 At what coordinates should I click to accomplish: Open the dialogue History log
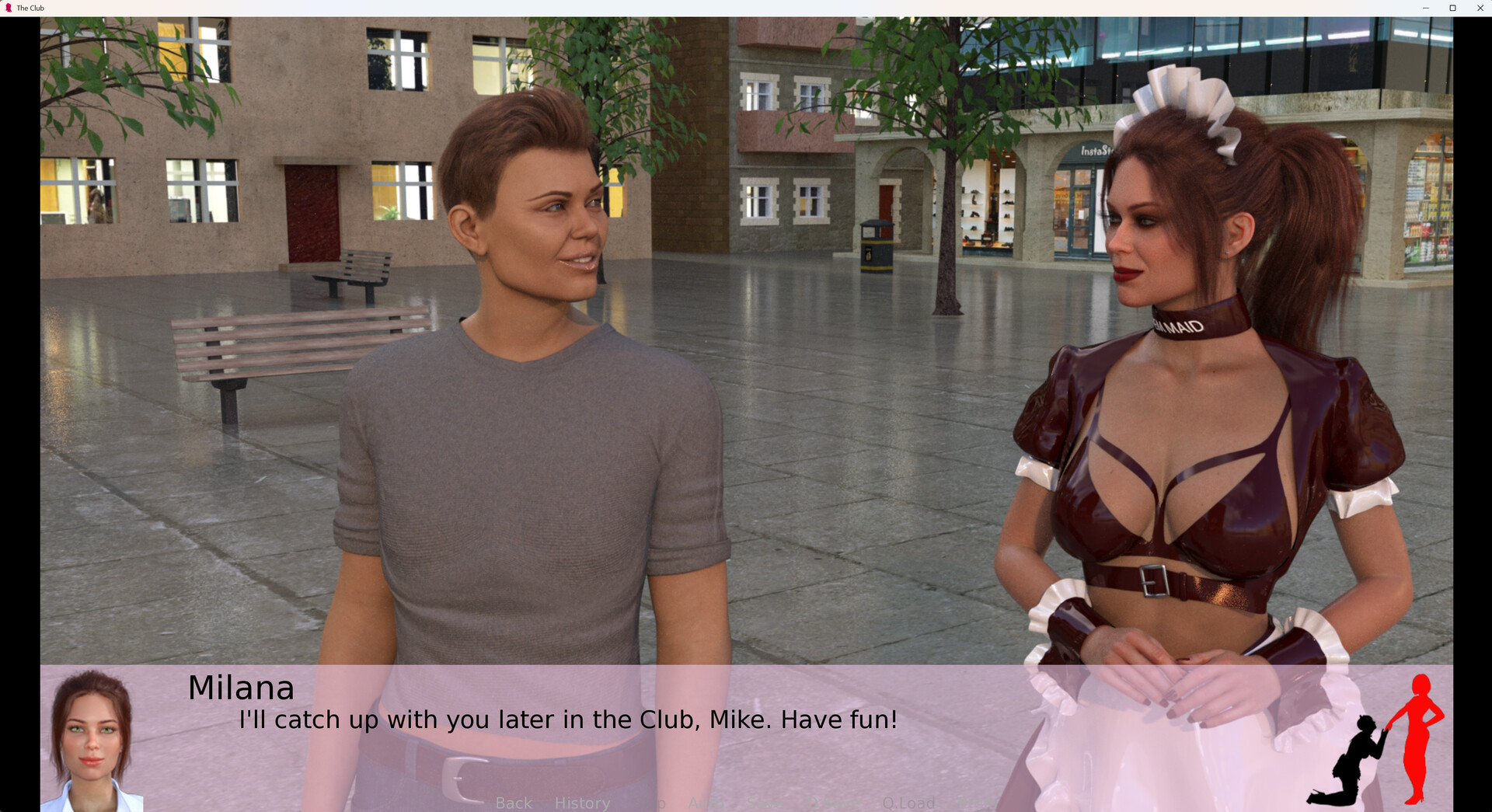coord(582,803)
